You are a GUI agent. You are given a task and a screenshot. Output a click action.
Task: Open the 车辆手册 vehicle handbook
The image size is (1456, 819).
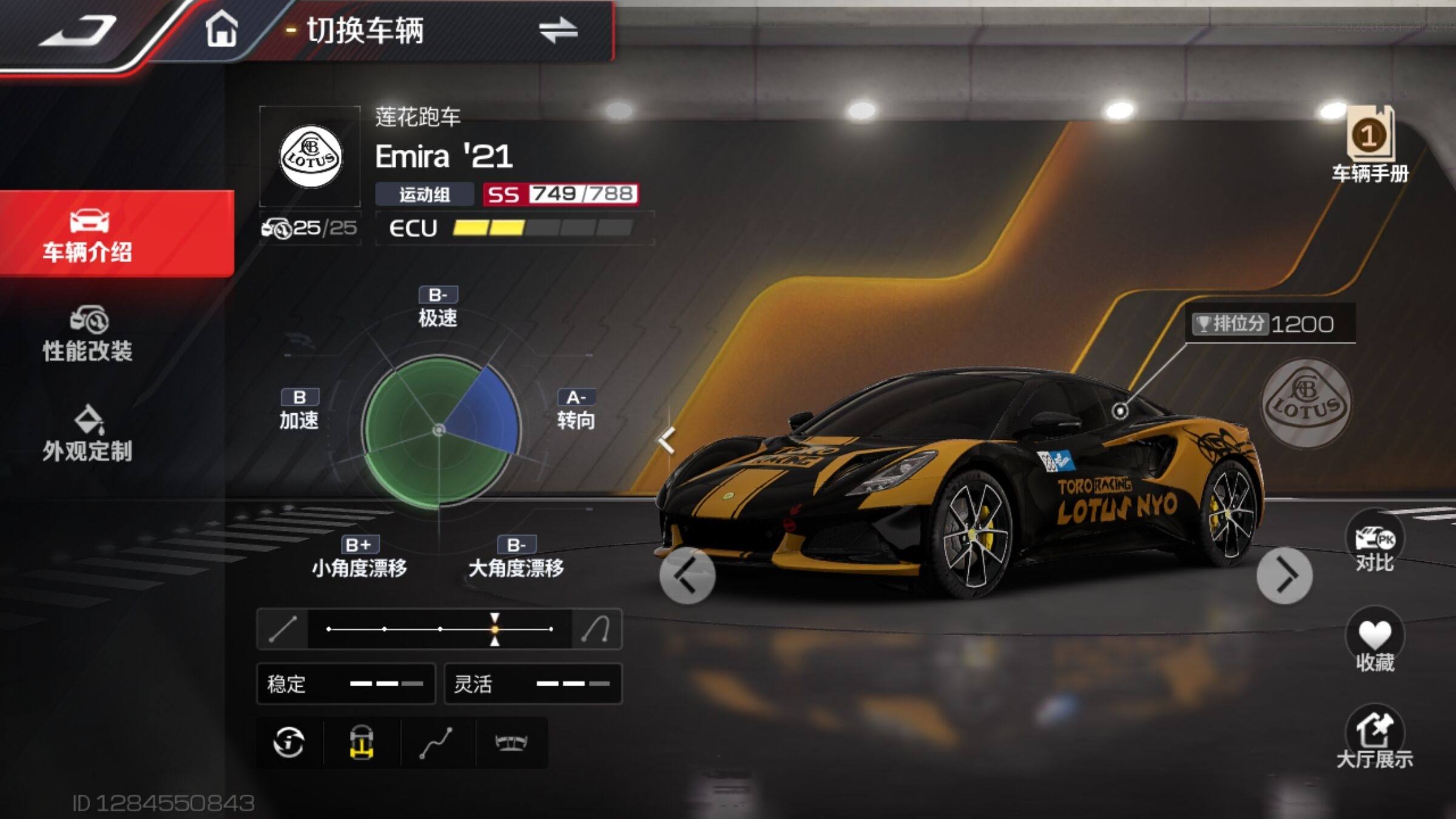coord(1370,146)
